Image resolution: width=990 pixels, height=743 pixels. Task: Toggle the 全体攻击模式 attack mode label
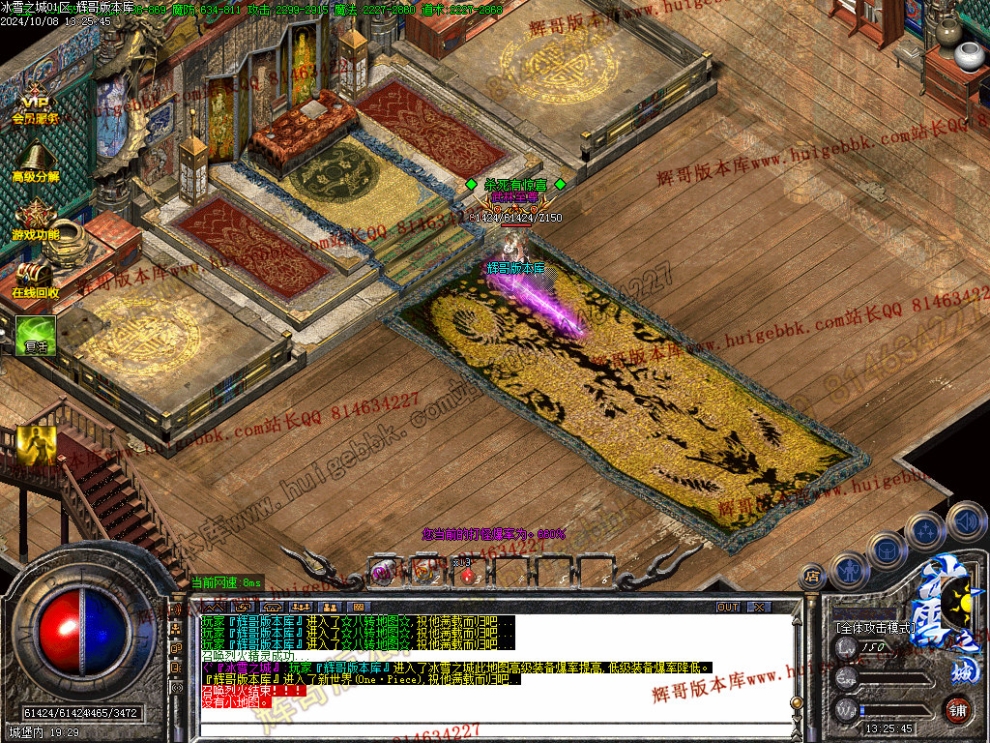873,628
